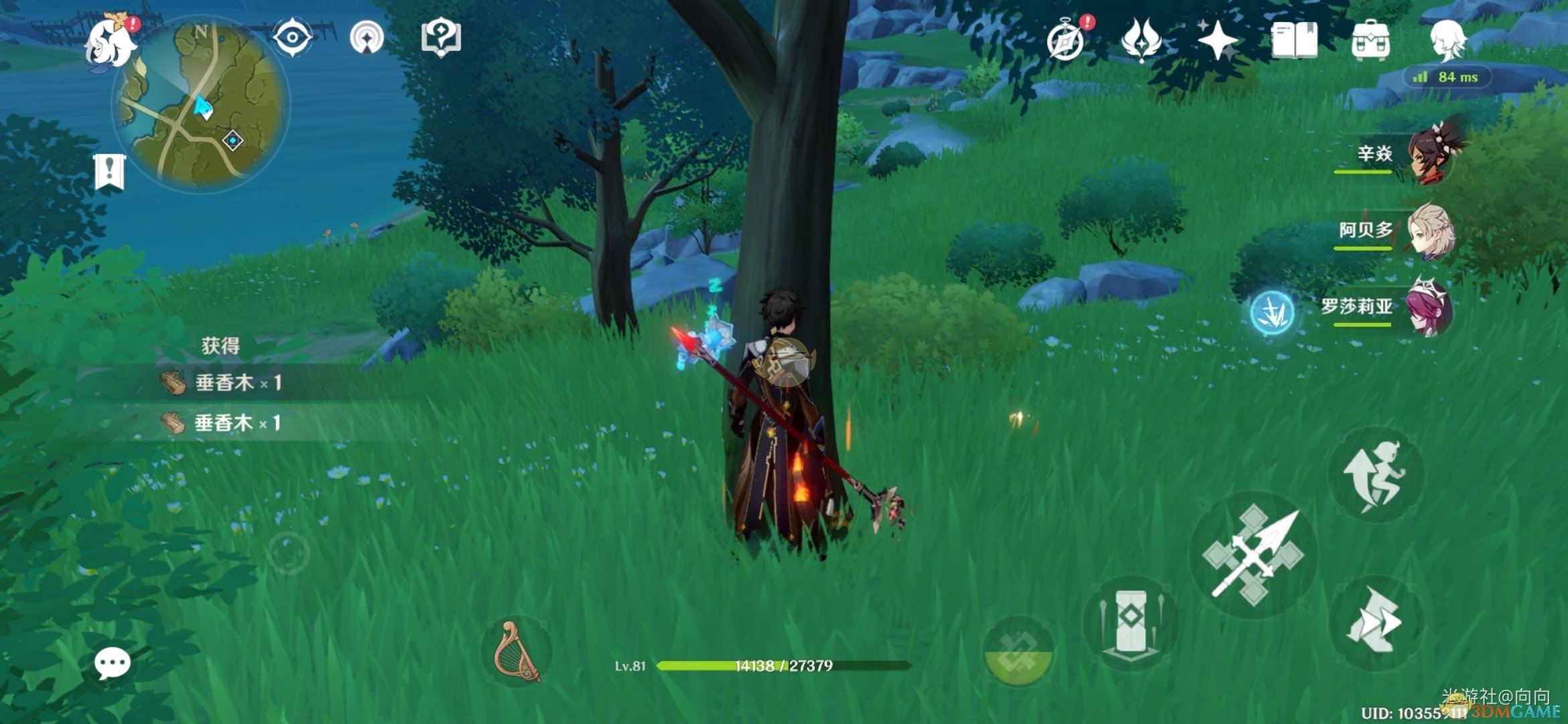Screen dimensions: 1568x724
Task: Open the chat speech bubble
Action: pyautogui.click(x=112, y=664)
